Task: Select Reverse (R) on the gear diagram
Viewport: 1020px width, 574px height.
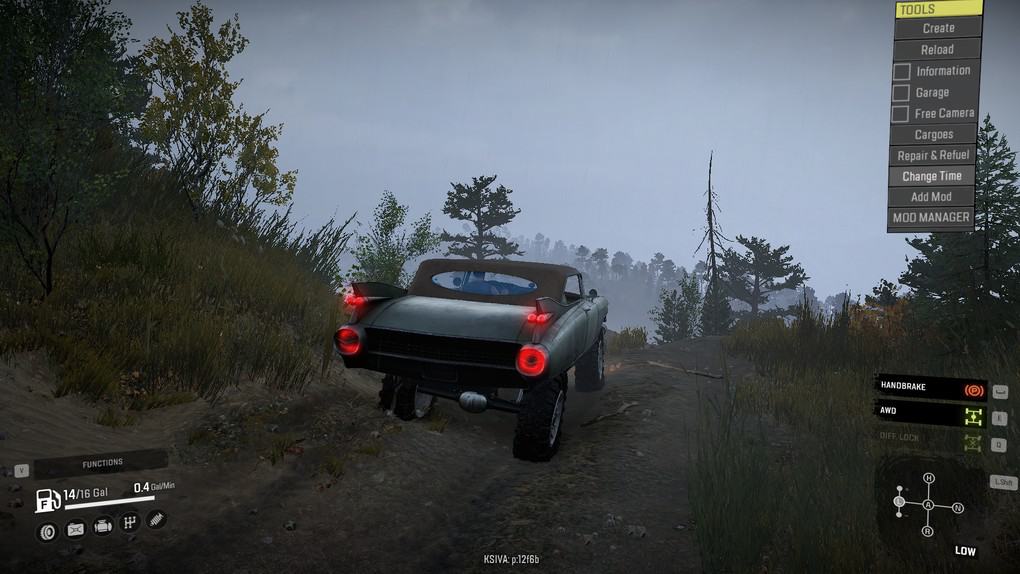Action: point(928,531)
